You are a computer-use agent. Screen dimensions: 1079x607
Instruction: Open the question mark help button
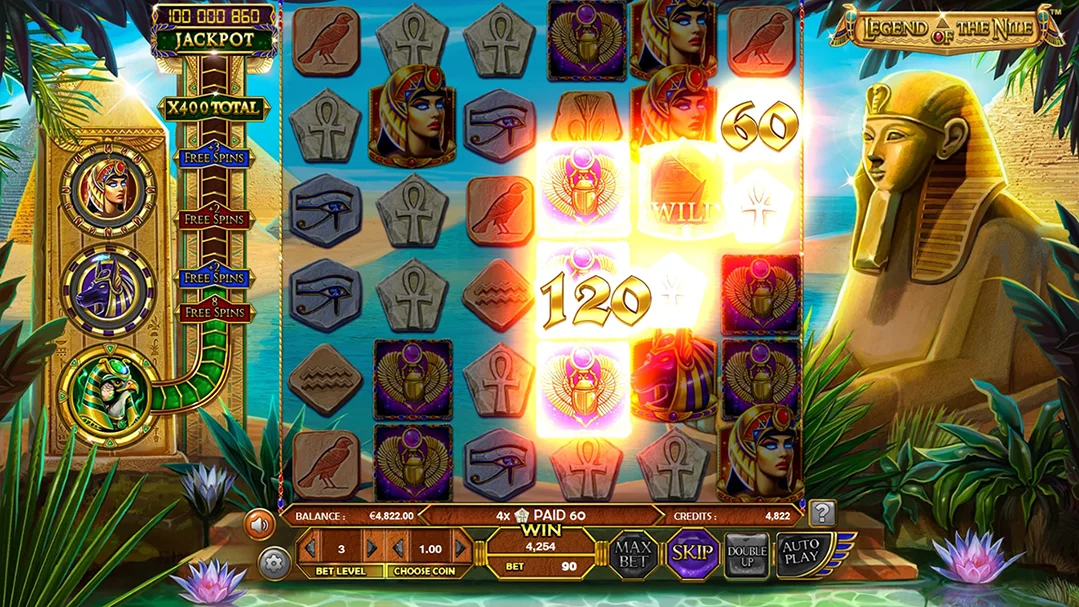822,514
